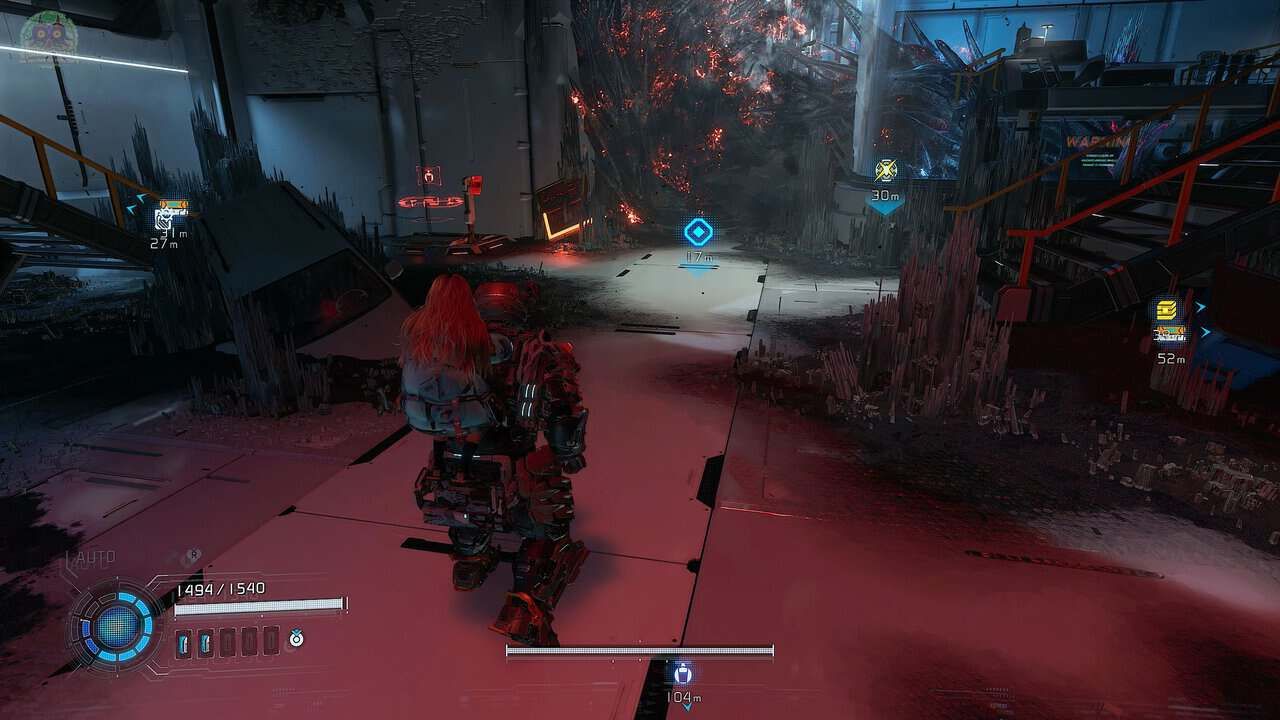Select the yellow chest marker icon
Image resolution: width=1280 pixels, height=720 pixels.
[x=1164, y=310]
